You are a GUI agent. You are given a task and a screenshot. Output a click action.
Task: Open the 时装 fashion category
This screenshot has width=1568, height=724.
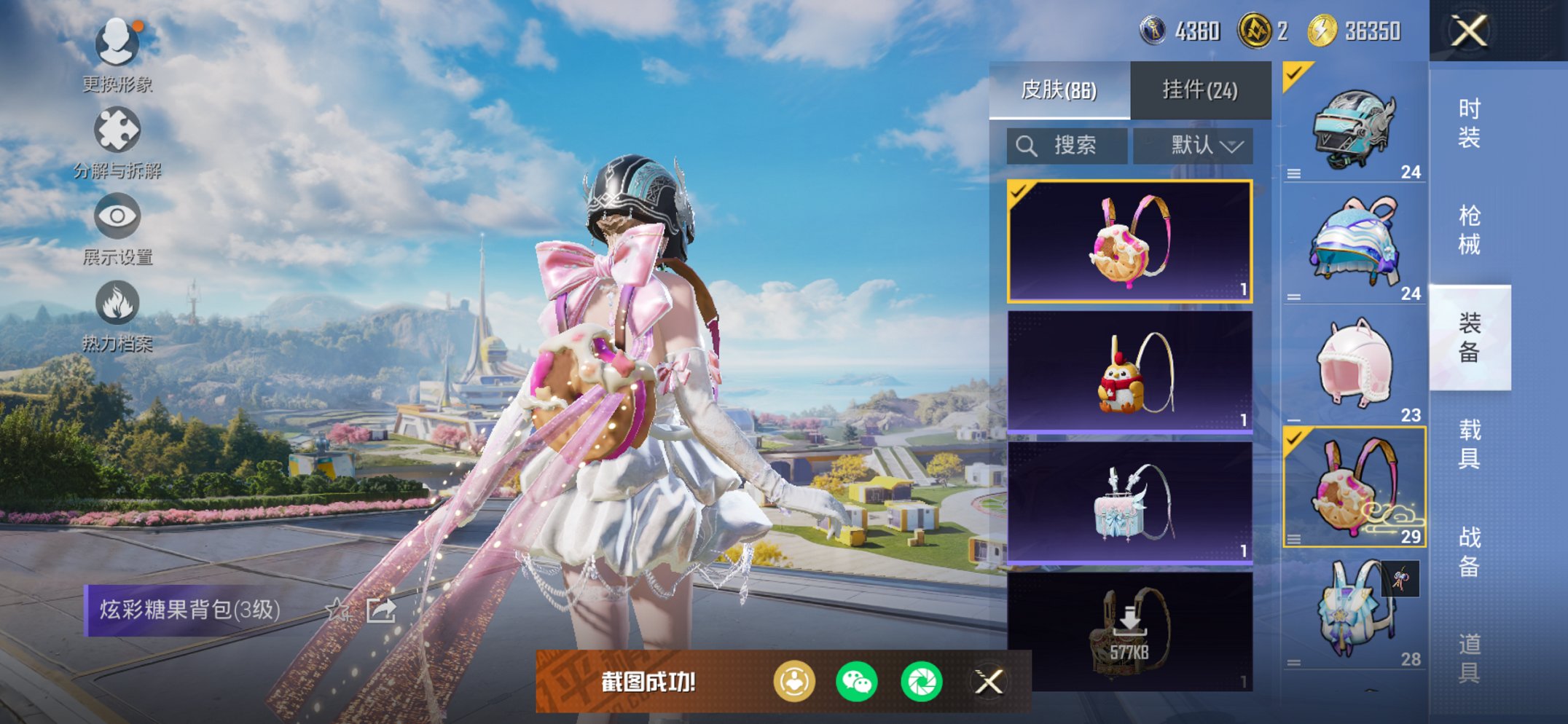[x=1469, y=123]
